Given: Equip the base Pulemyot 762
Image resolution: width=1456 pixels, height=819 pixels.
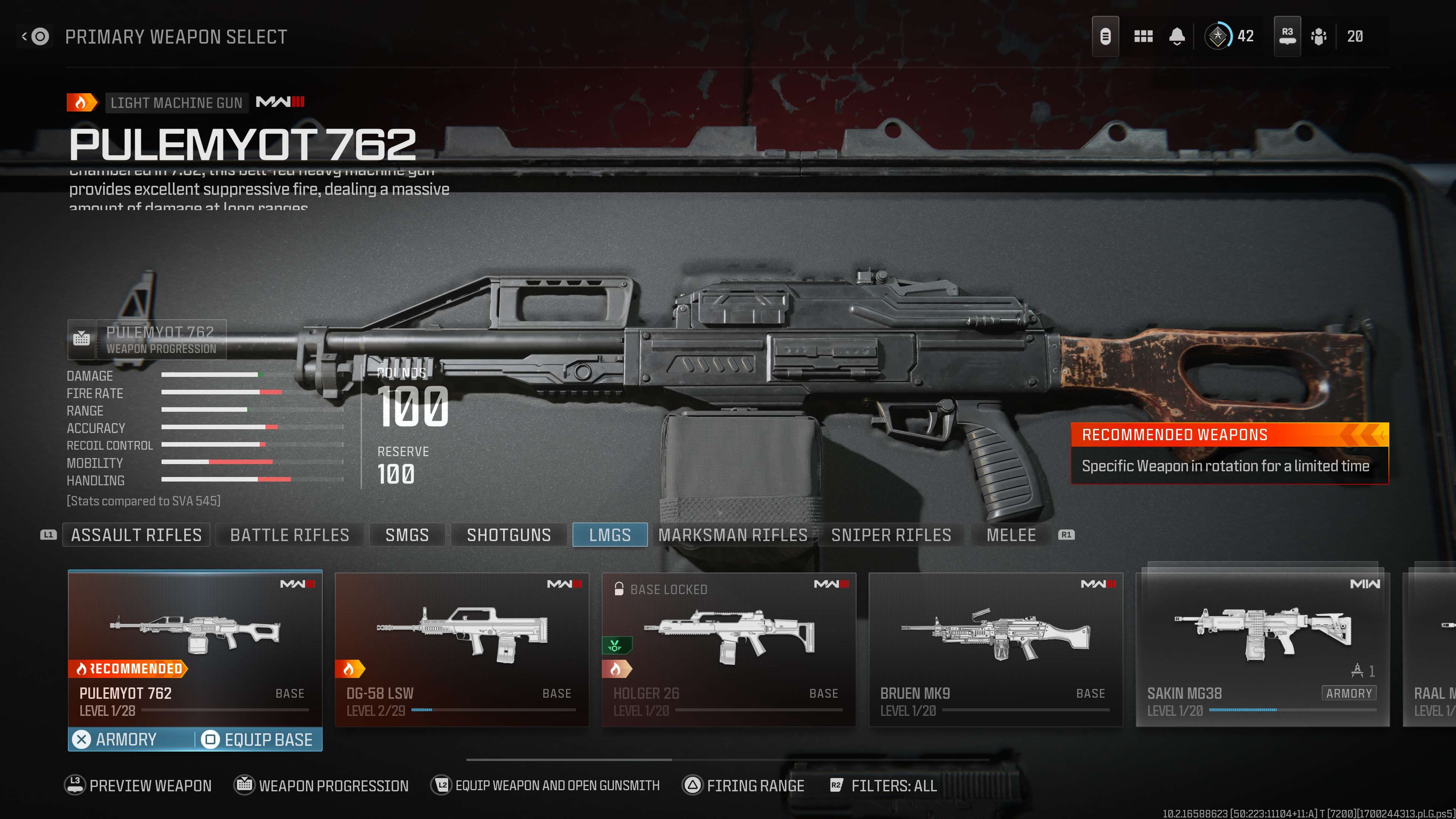Looking at the screenshot, I should [x=258, y=739].
